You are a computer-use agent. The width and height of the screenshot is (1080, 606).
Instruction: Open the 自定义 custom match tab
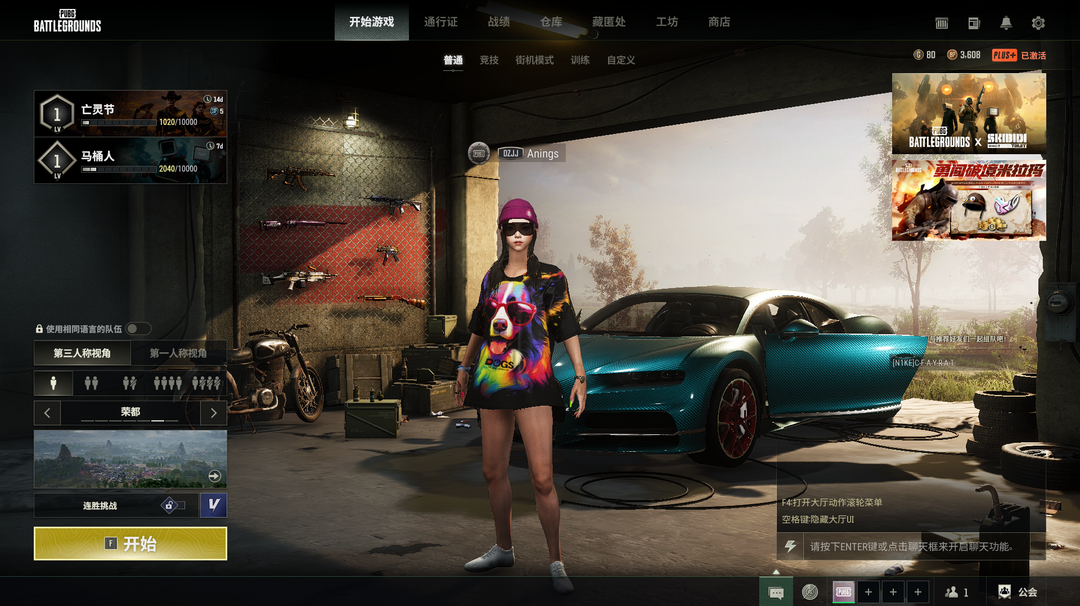pyautogui.click(x=621, y=60)
